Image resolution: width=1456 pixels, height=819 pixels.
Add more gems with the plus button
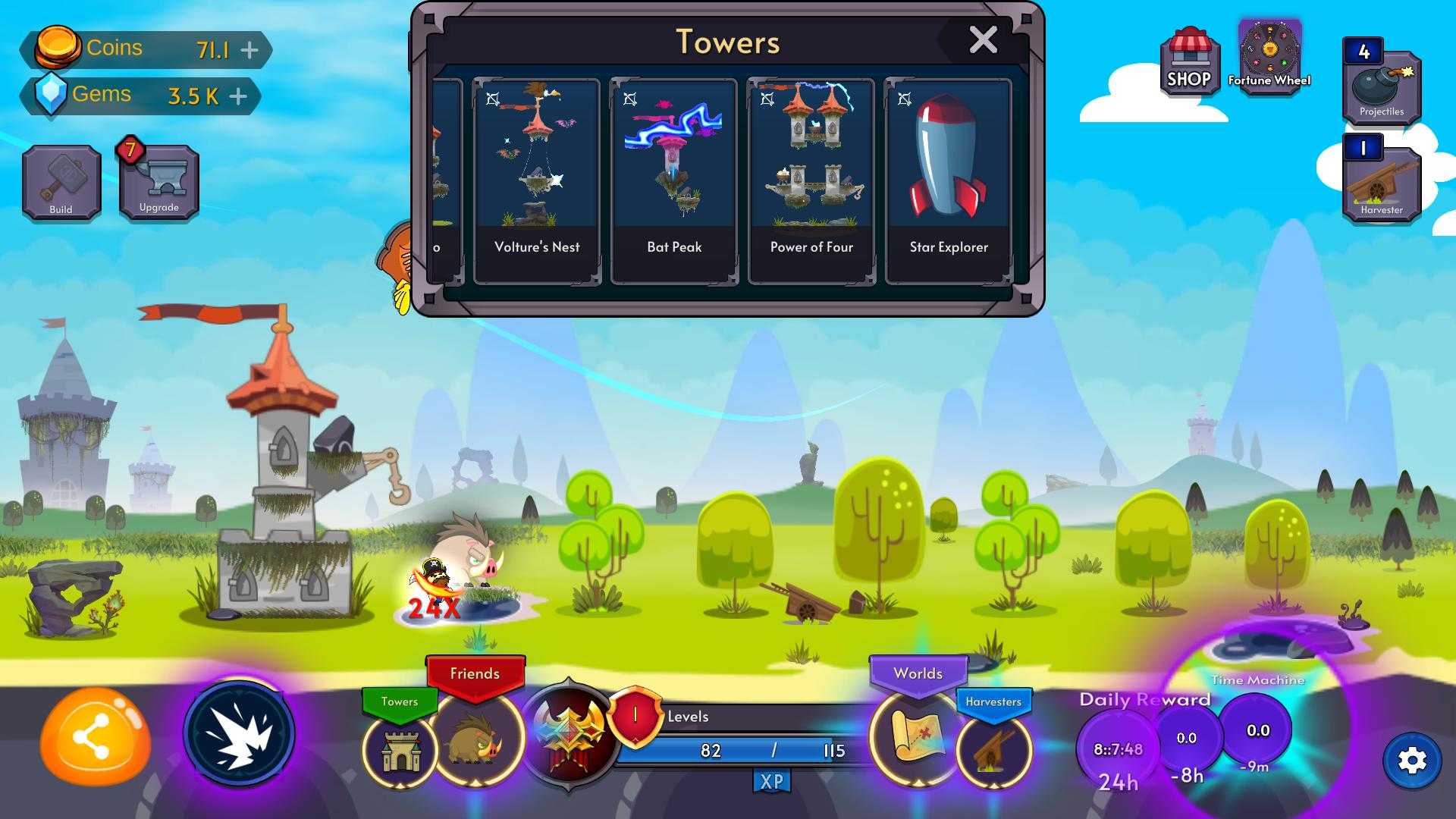point(238,96)
